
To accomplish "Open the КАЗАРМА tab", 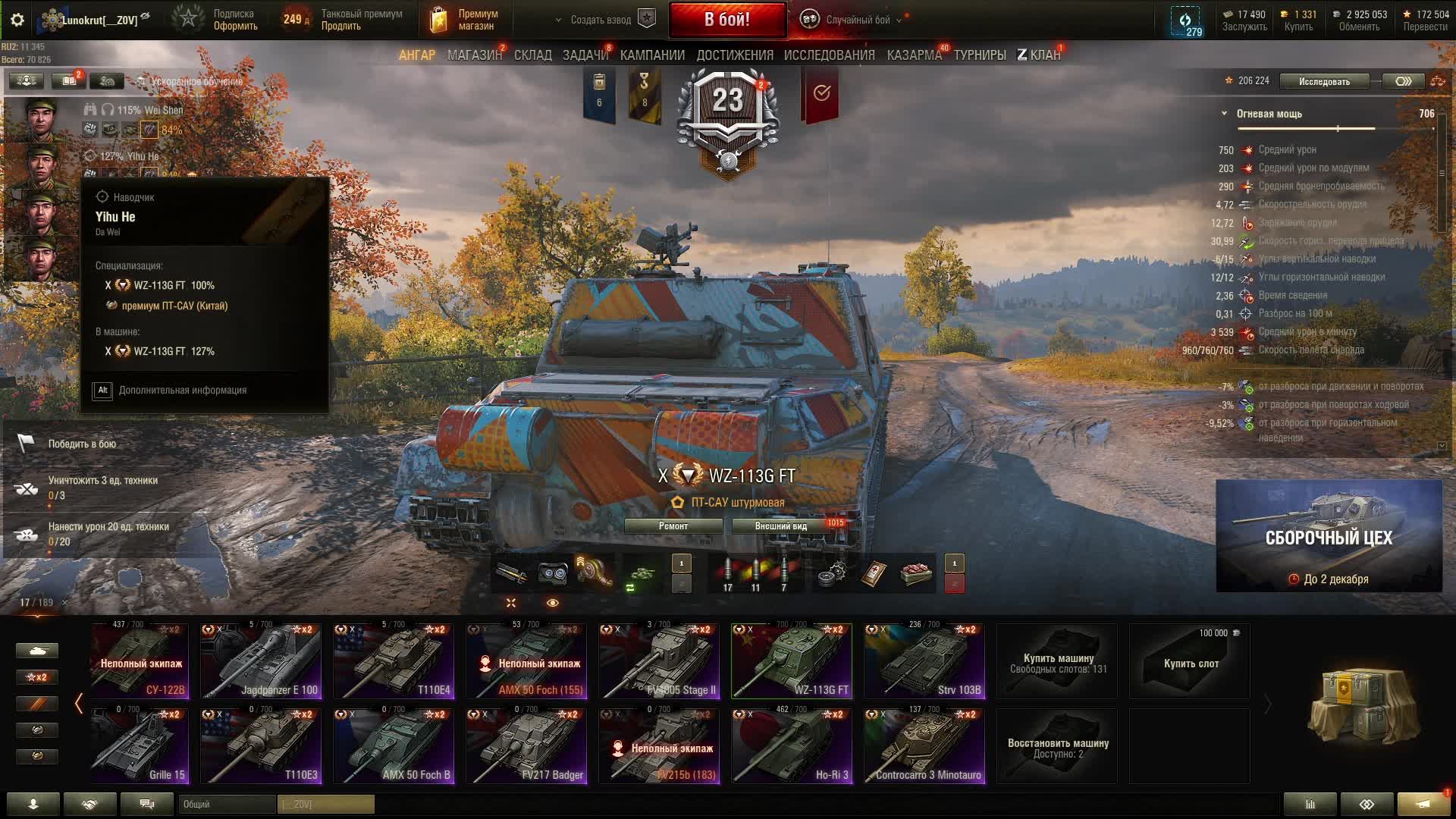I will coord(914,55).
